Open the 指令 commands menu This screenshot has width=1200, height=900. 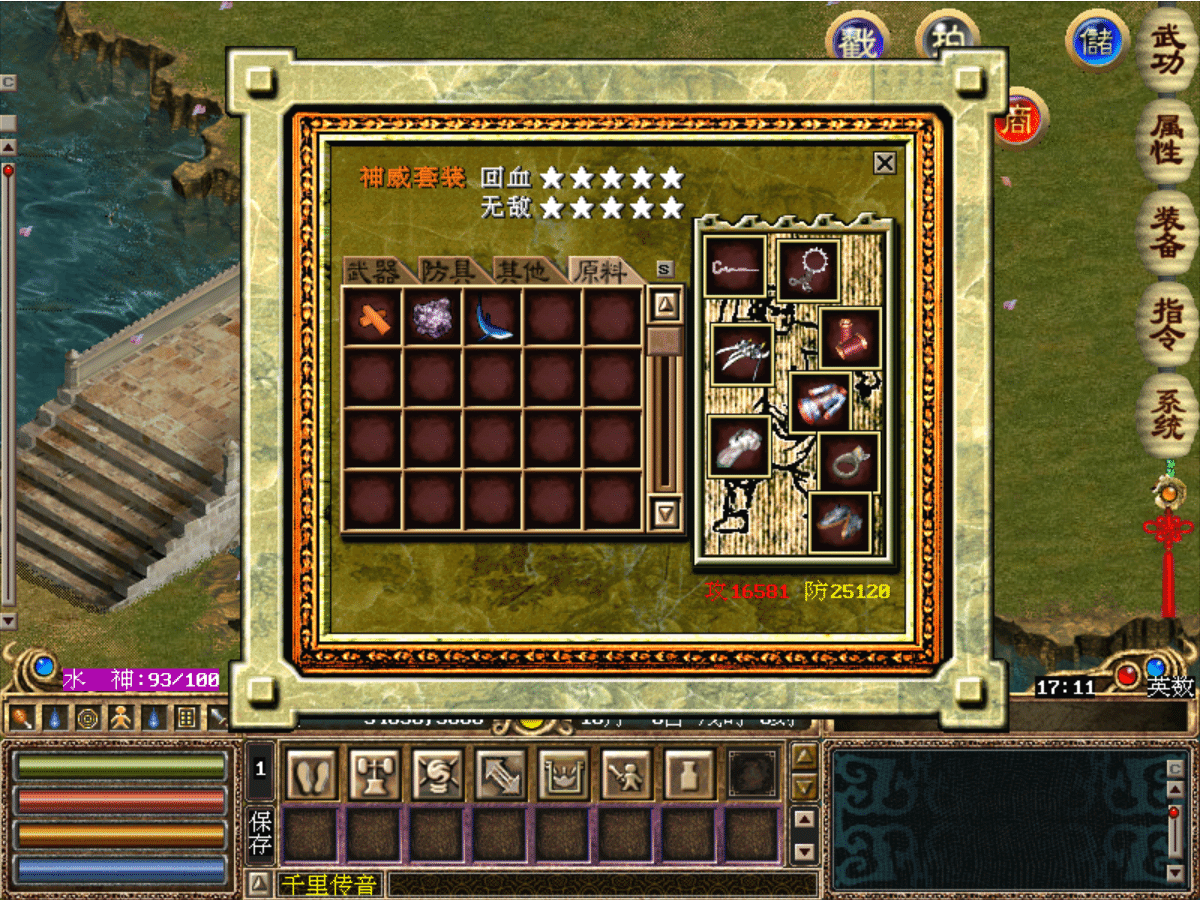point(1167,320)
